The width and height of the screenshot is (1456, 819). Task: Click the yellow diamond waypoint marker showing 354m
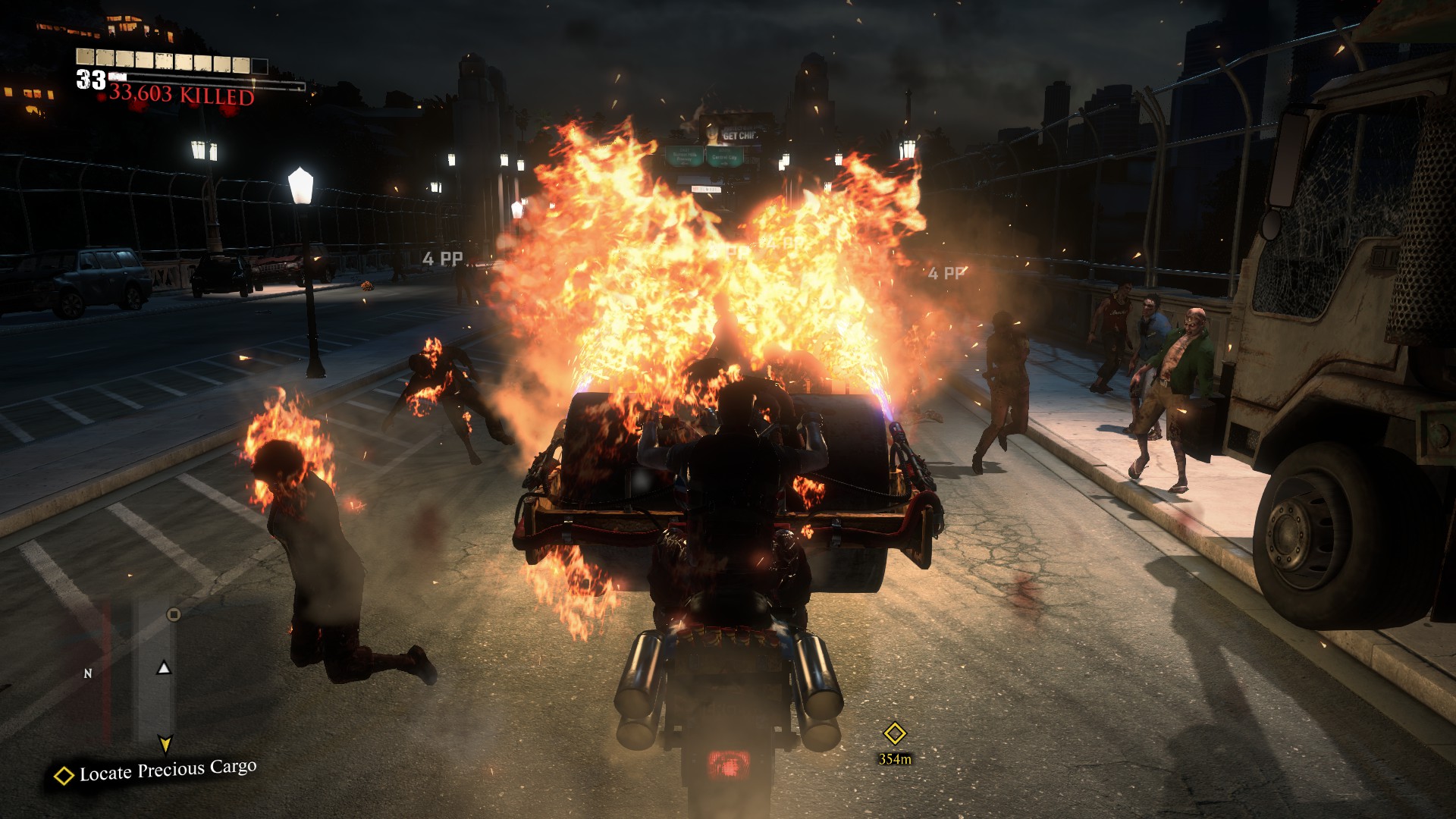tap(895, 733)
